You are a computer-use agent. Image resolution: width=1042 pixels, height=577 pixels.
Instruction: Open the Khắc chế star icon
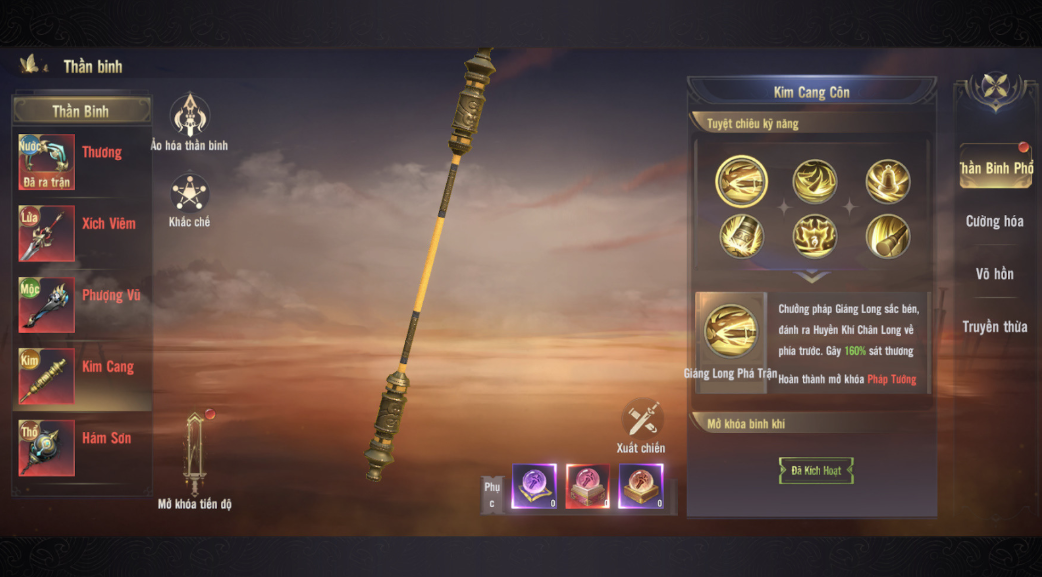click(189, 194)
